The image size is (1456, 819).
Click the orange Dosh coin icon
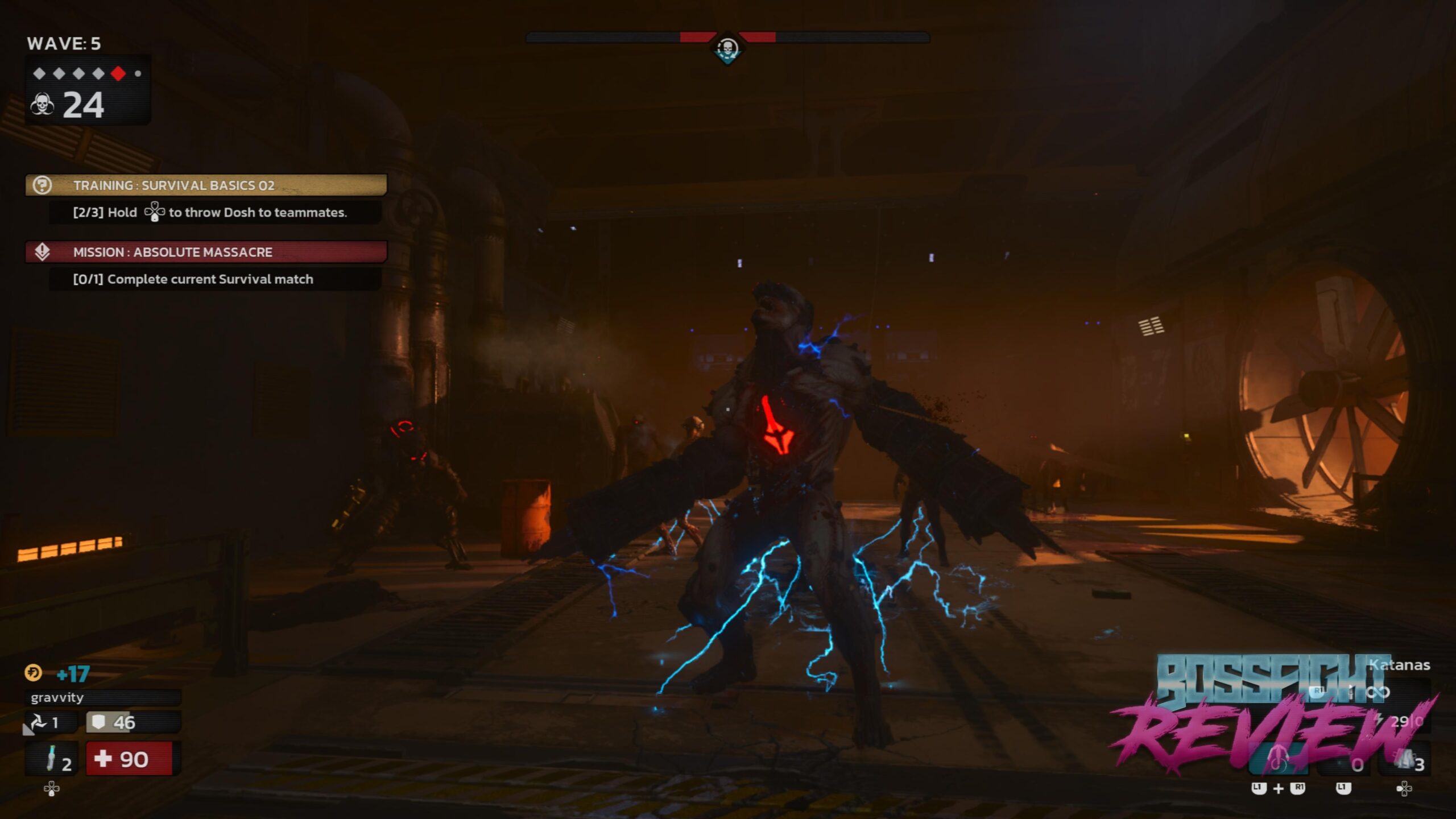pos(33,673)
